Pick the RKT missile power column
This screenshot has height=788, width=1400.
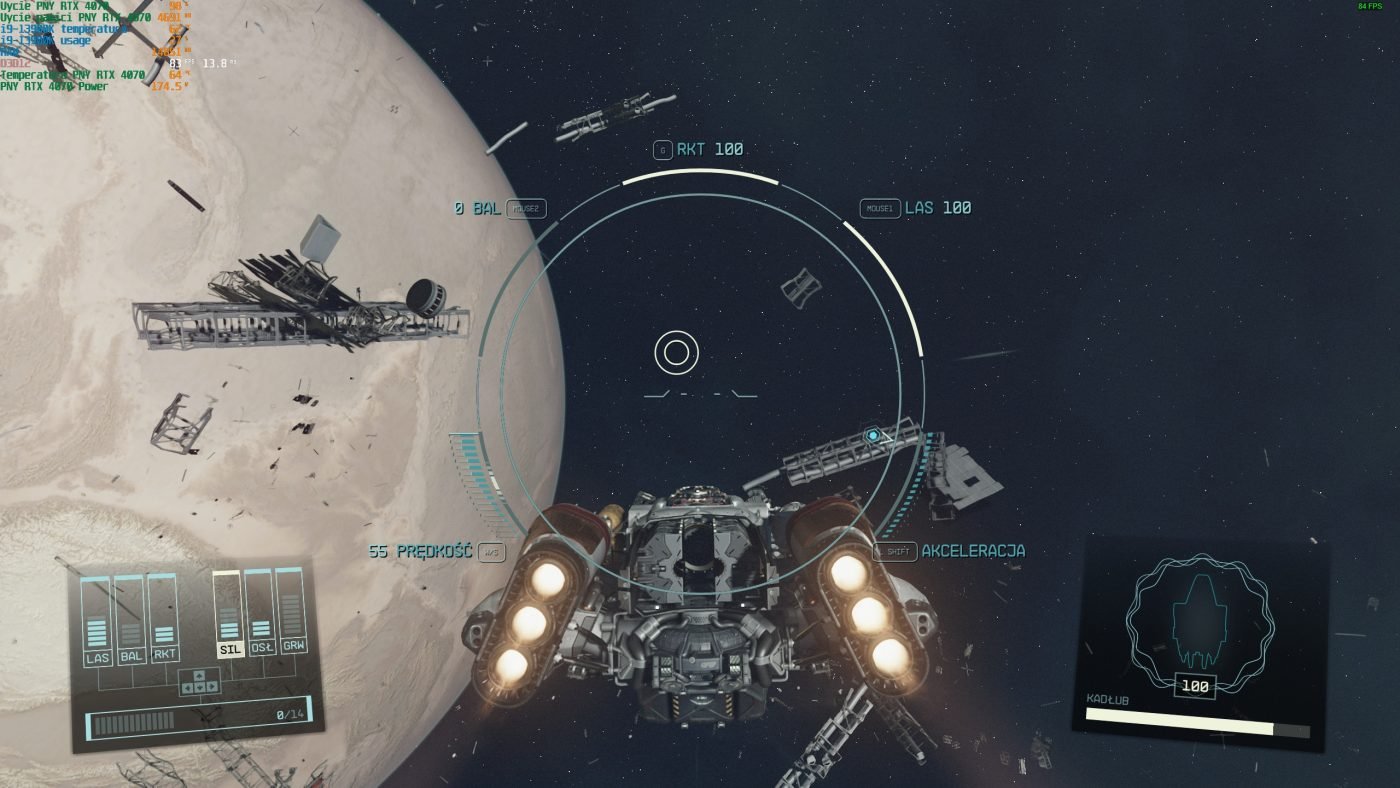(164, 621)
